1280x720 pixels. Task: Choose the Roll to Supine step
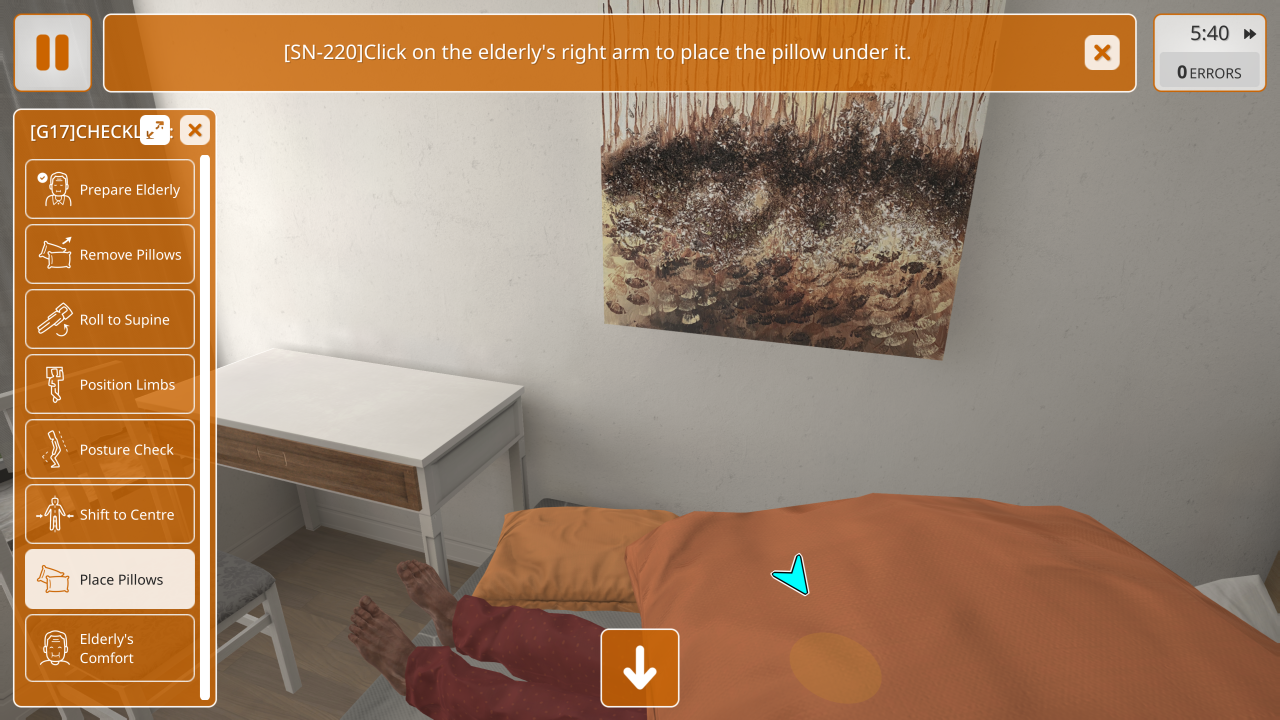pyautogui.click(x=110, y=319)
